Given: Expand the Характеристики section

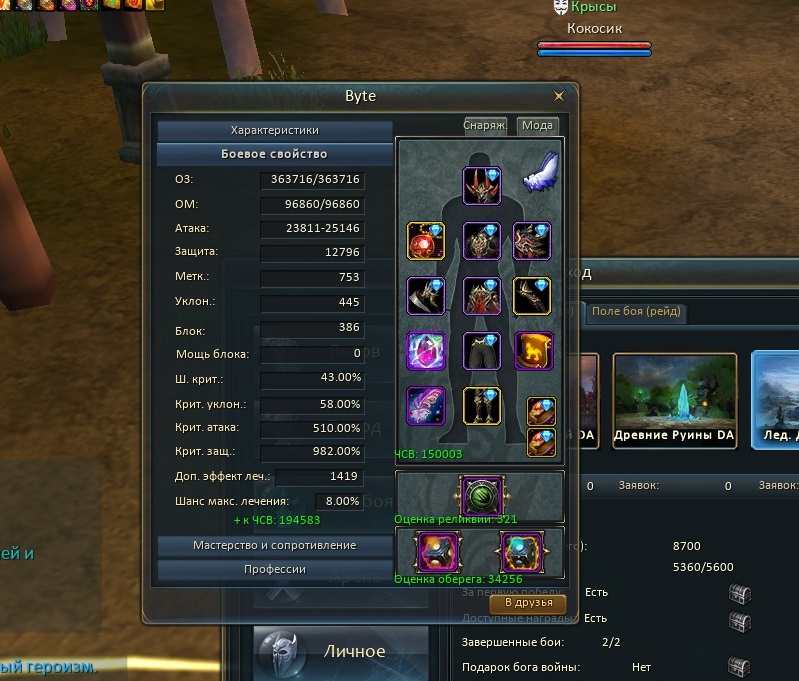Looking at the screenshot, I should tap(274, 130).
